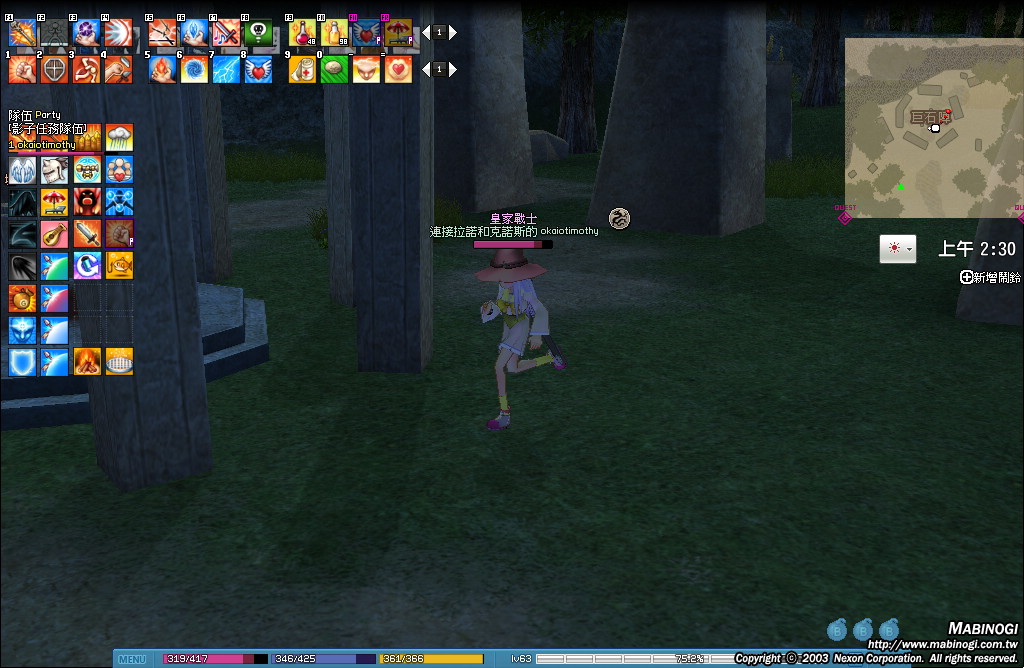Click the campfire skill icon
Image resolution: width=1024 pixels, height=668 pixels.
tap(87, 361)
